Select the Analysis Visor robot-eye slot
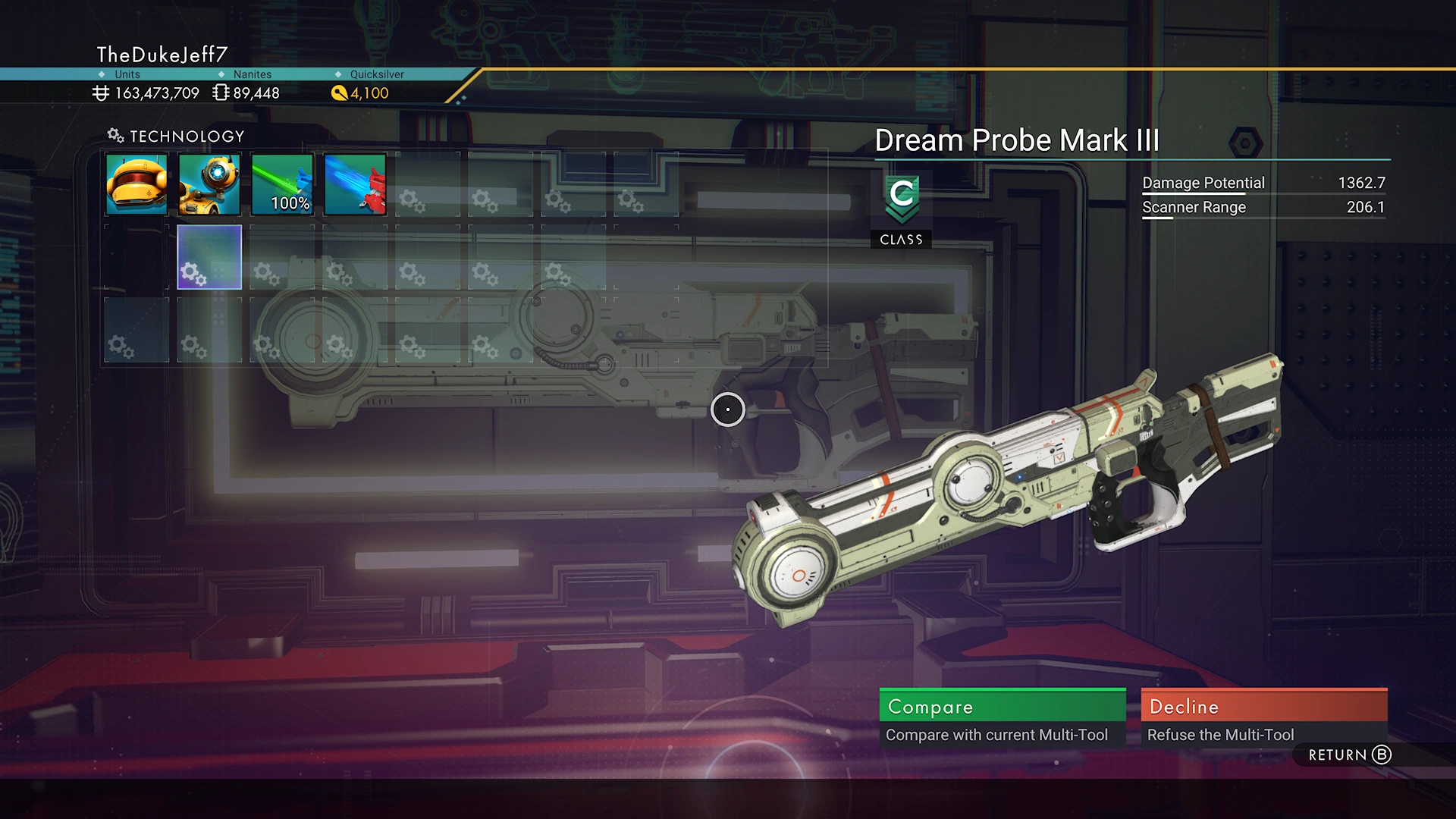Screen dimensions: 1456x819 [209, 184]
